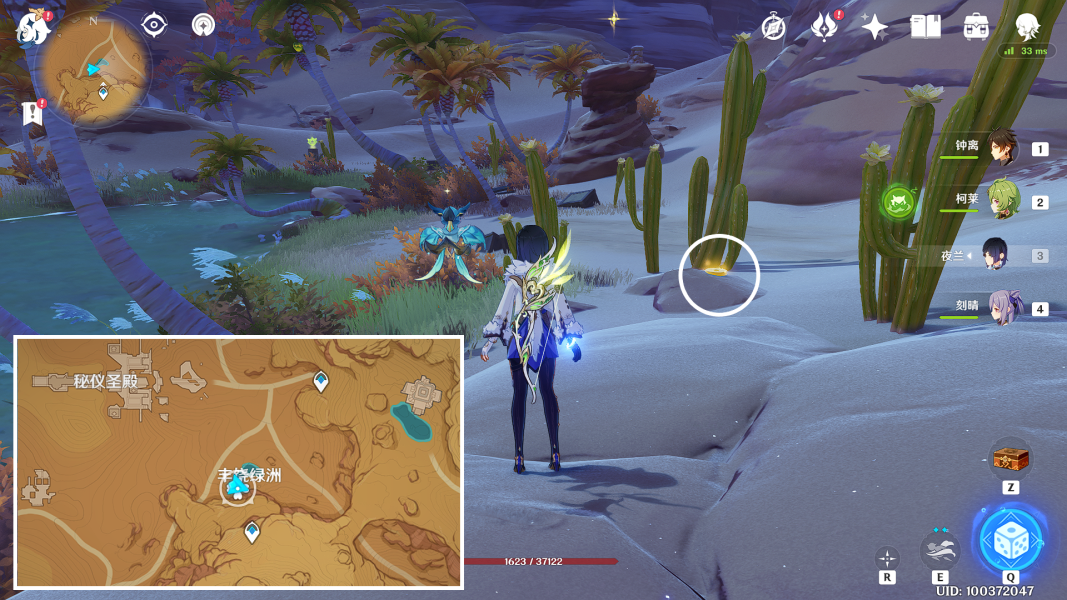Open the wish star icon
Viewport: 1067px width, 600px height.
tap(875, 27)
